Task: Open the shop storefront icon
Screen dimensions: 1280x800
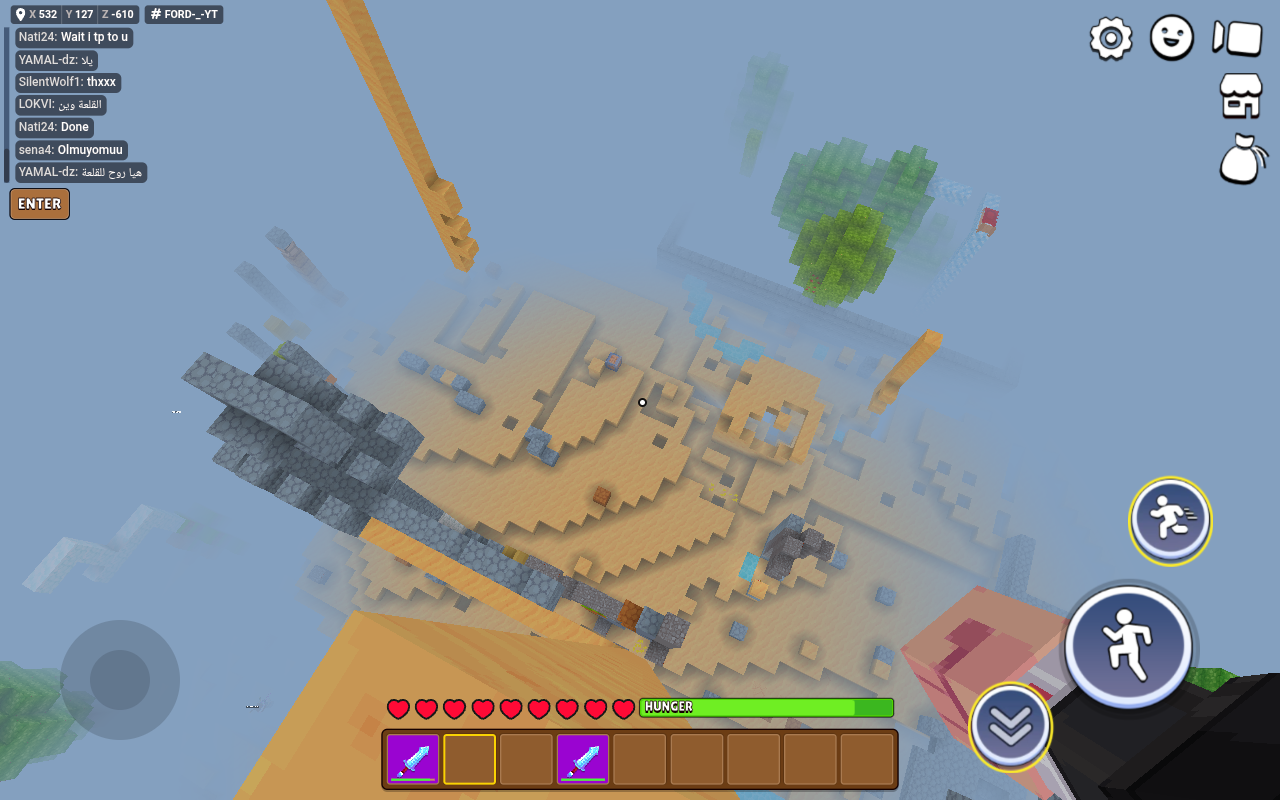Action: coord(1240,96)
